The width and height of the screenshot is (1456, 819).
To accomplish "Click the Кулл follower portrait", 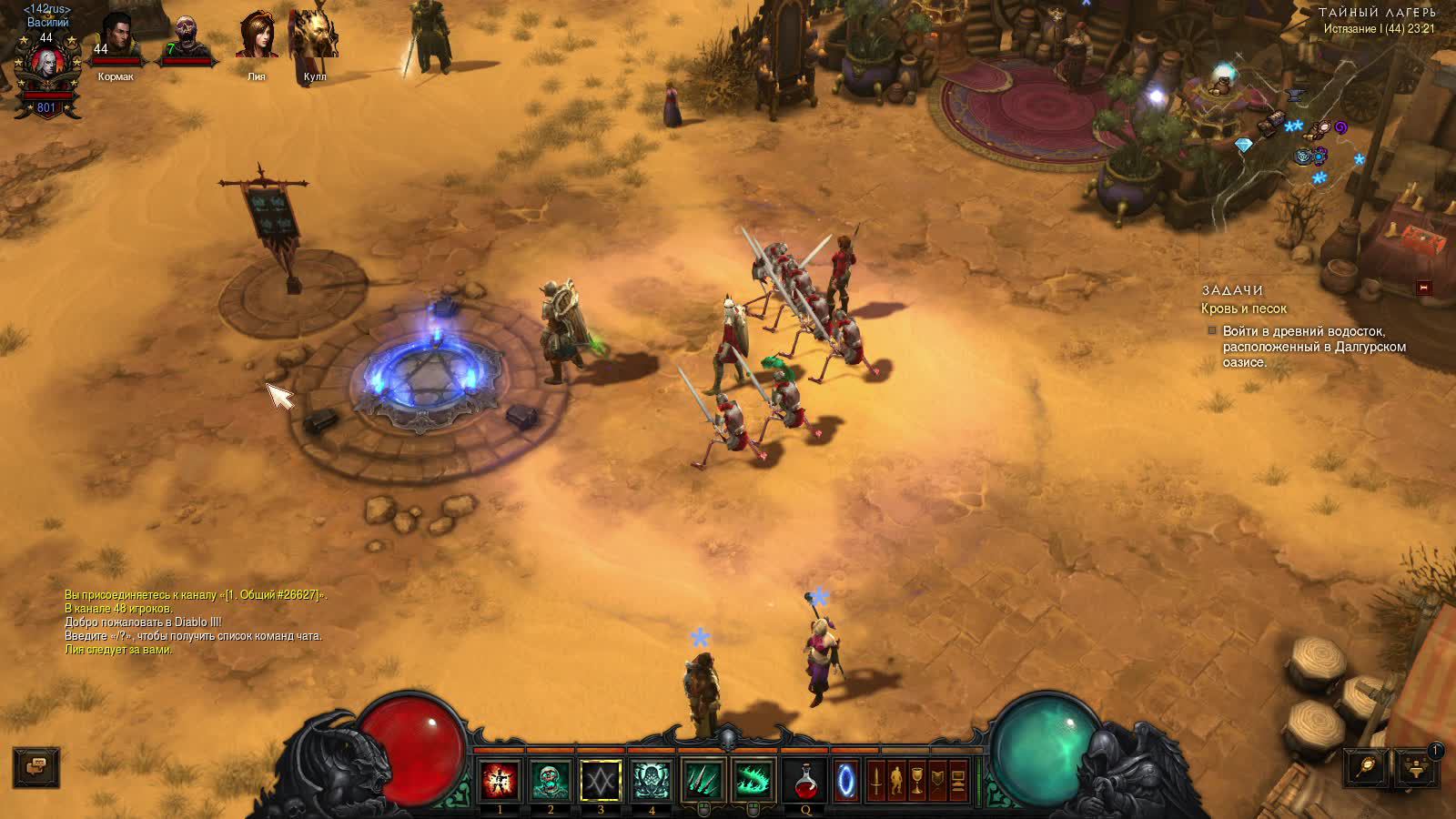I will pos(316,34).
